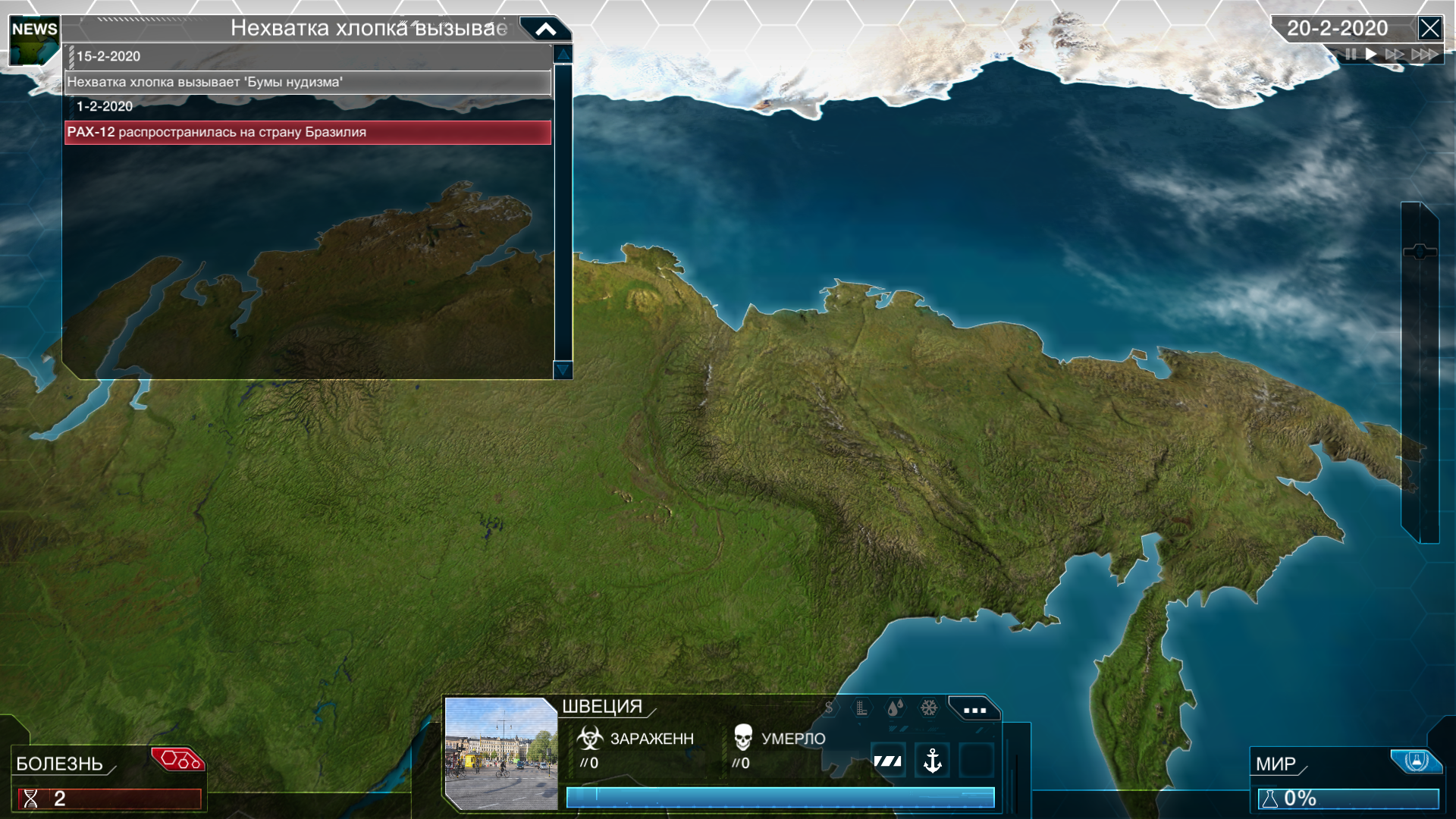Set game speed to normal play
1456x819 pixels.
(x=1371, y=55)
